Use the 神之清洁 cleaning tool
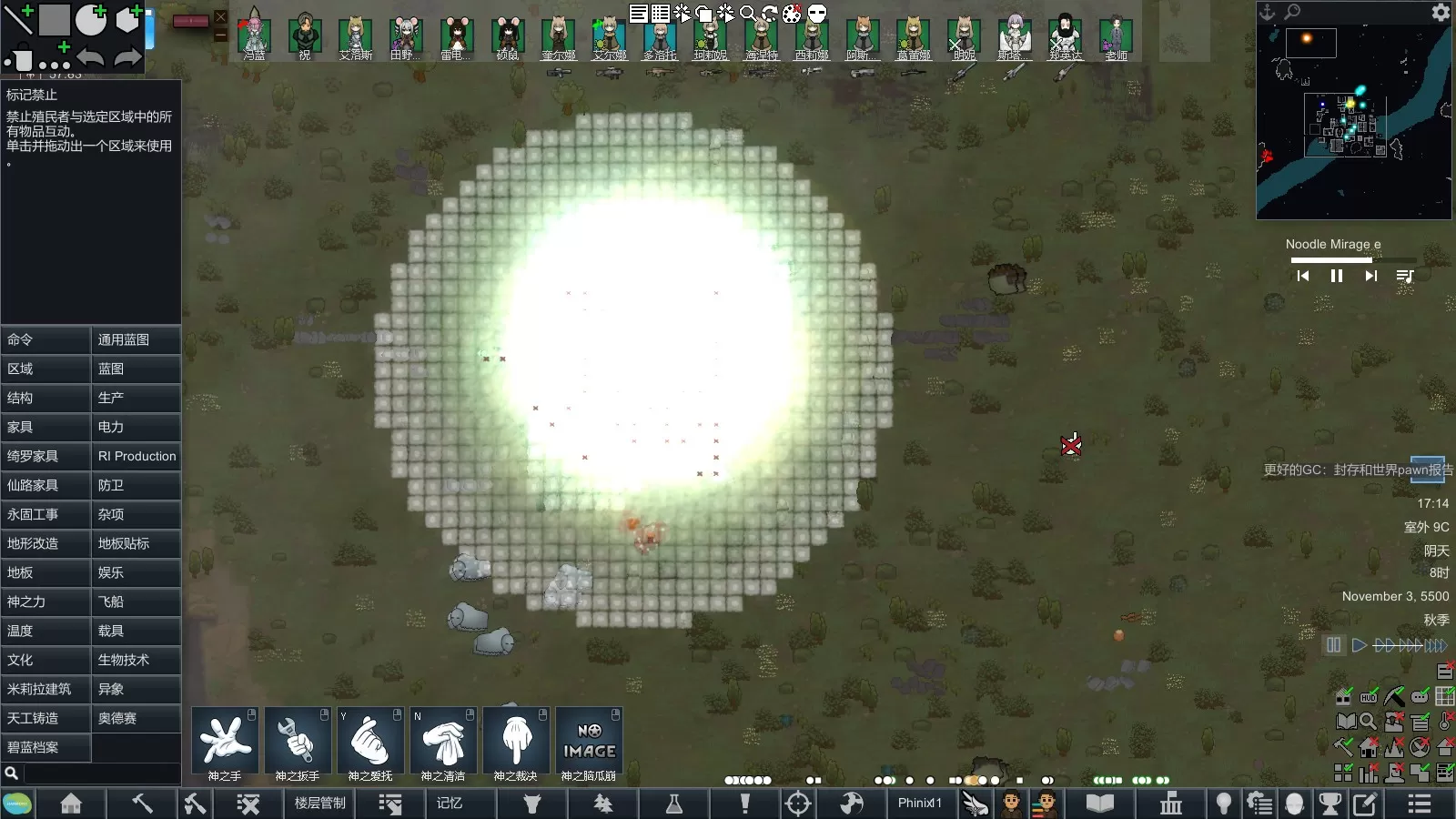Screen dimensions: 1456x819 pos(443,741)
